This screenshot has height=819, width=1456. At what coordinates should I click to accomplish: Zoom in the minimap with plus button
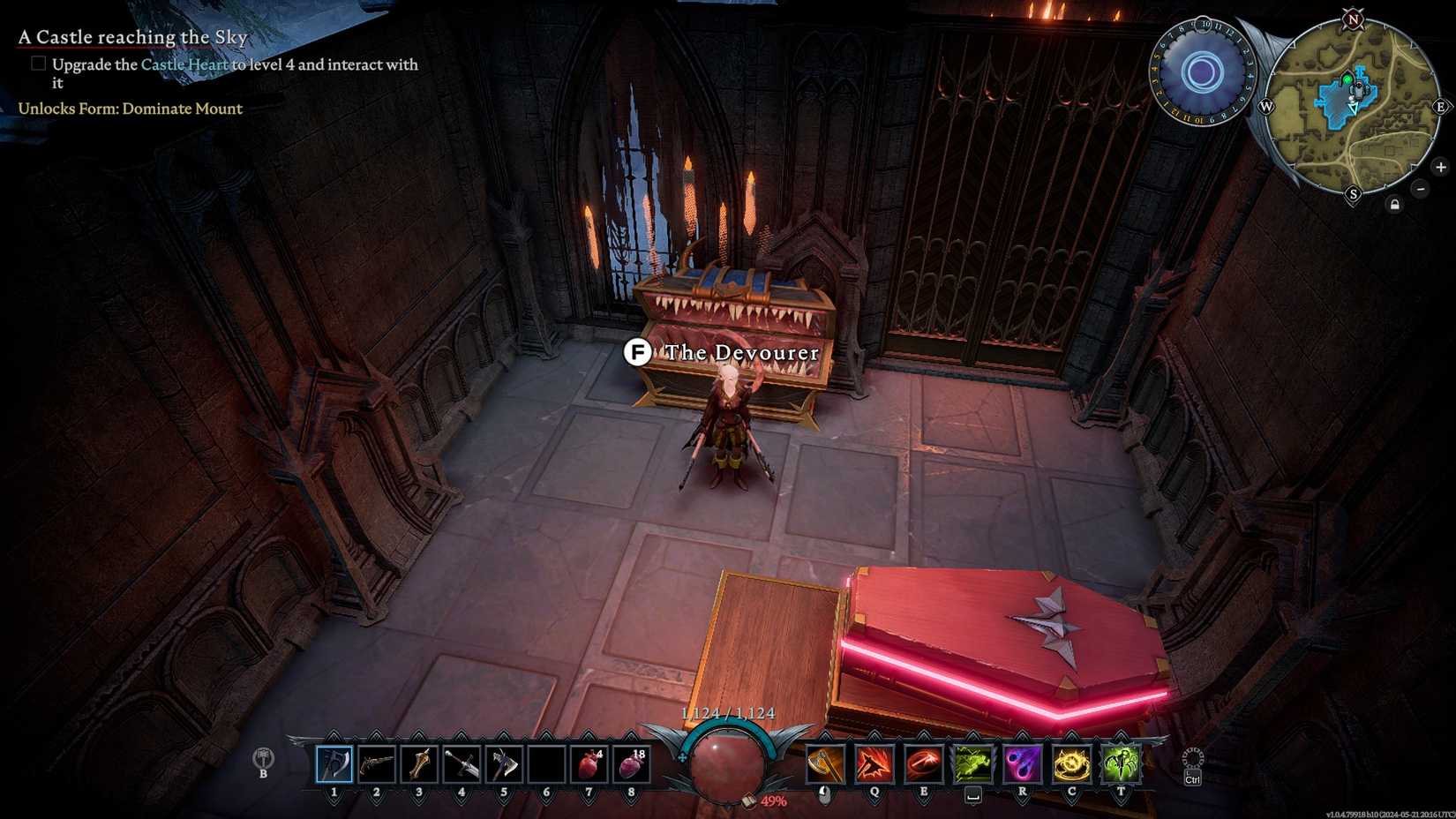(1440, 167)
